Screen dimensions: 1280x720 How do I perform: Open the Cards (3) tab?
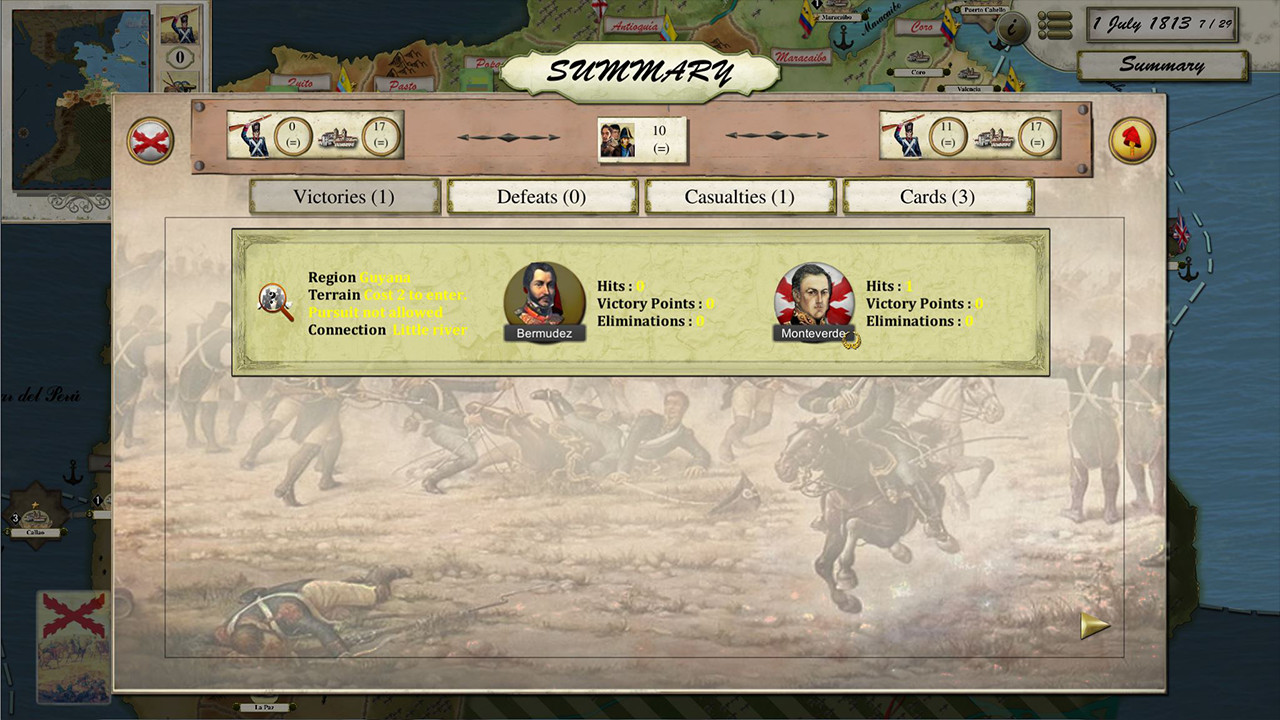click(x=938, y=196)
